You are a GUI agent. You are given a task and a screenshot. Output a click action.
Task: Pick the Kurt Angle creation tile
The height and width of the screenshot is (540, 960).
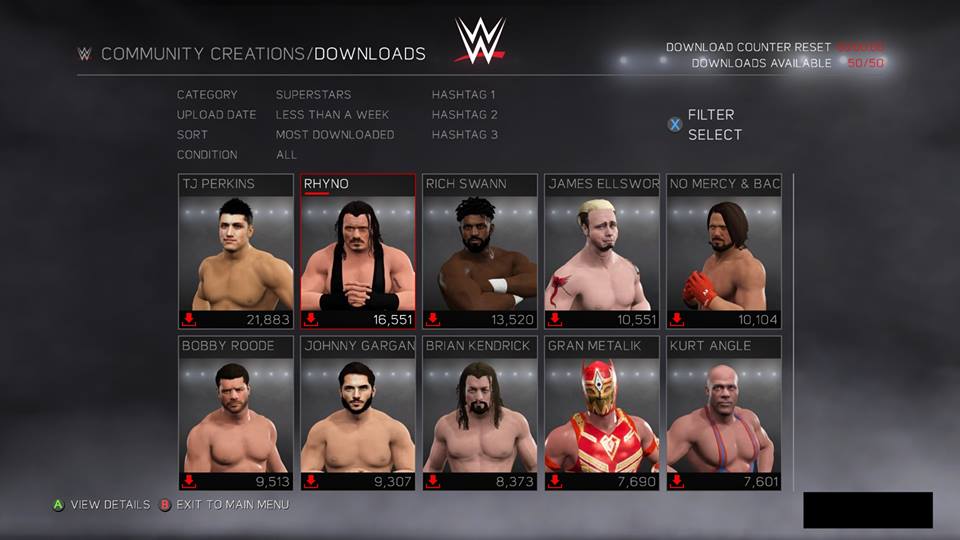point(724,413)
